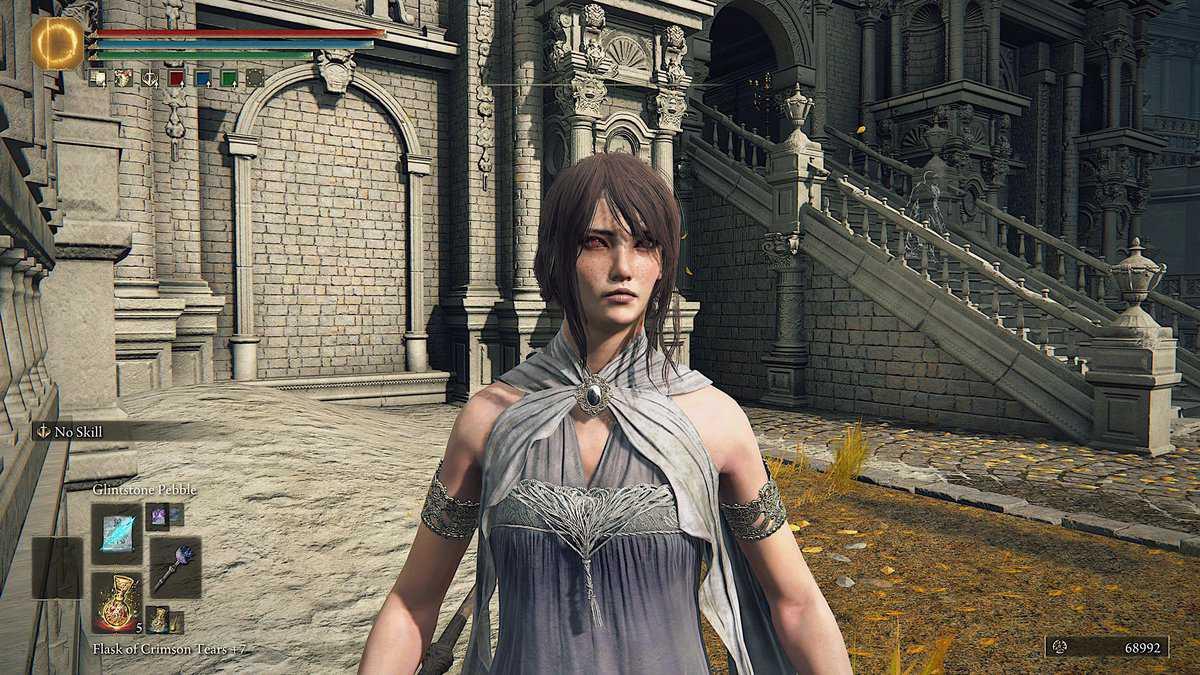This screenshot has height=675, width=1200.
Task: Select the glintstone staff weapon slot
Action: click(x=176, y=567)
